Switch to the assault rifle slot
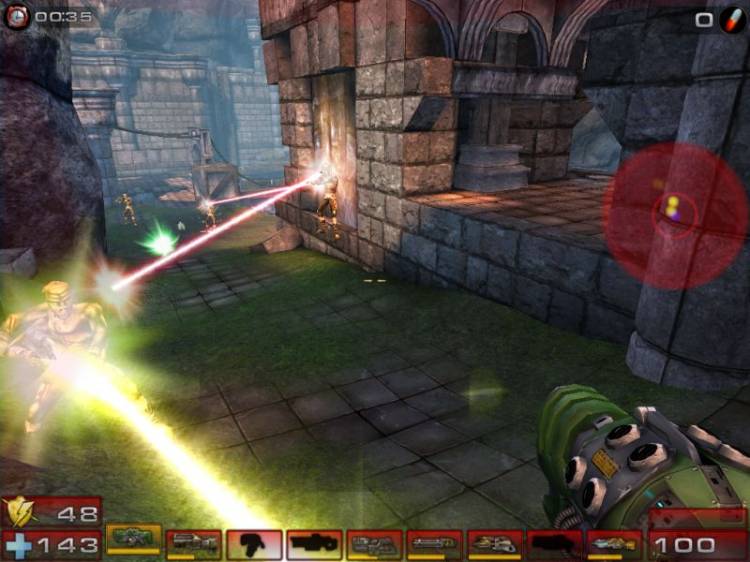Viewport: 750px width, 562px height. pos(194,544)
